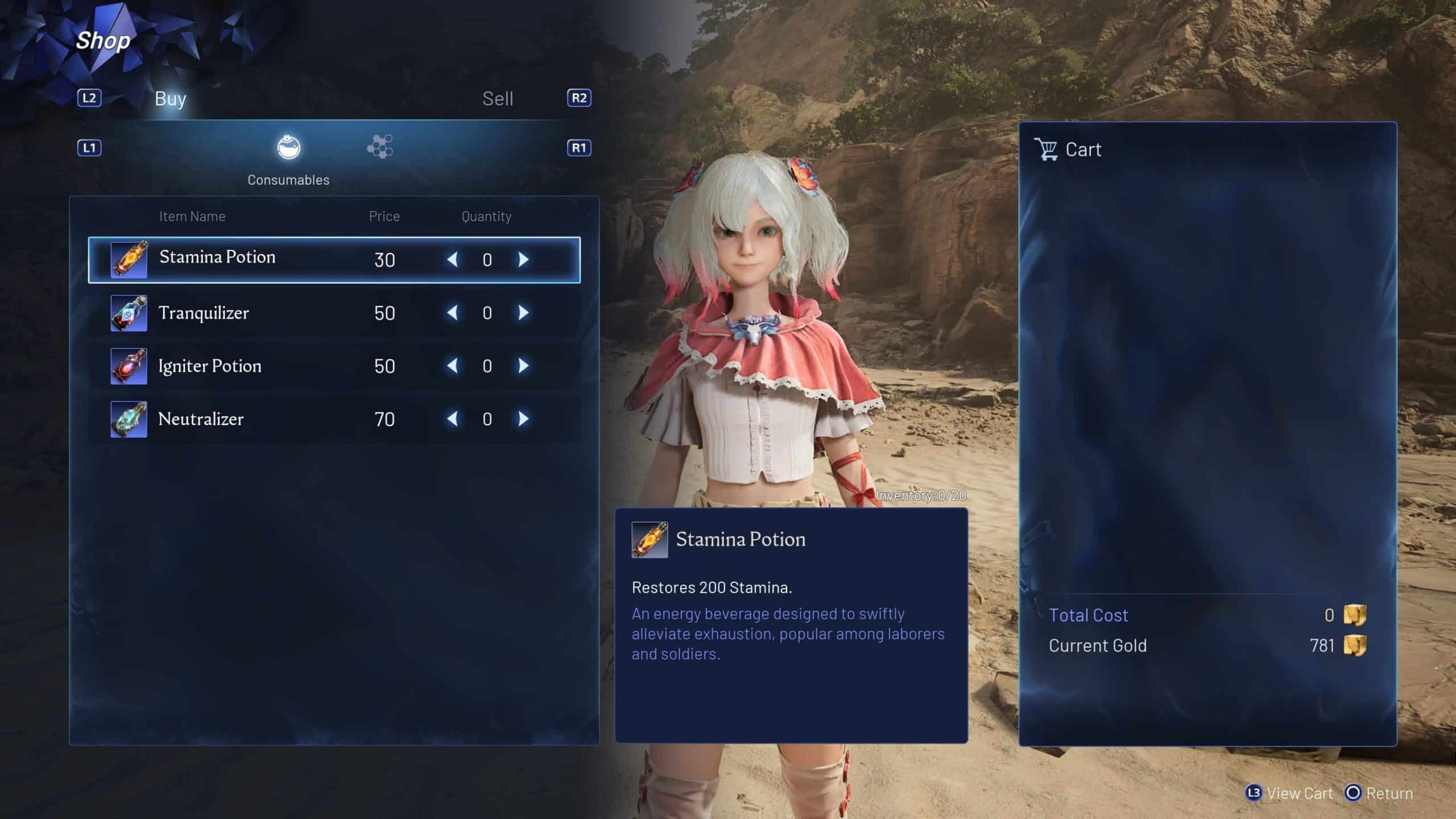Screen dimensions: 1456x819
Task: Choose the Tranquilizer item row
Action: point(204,313)
